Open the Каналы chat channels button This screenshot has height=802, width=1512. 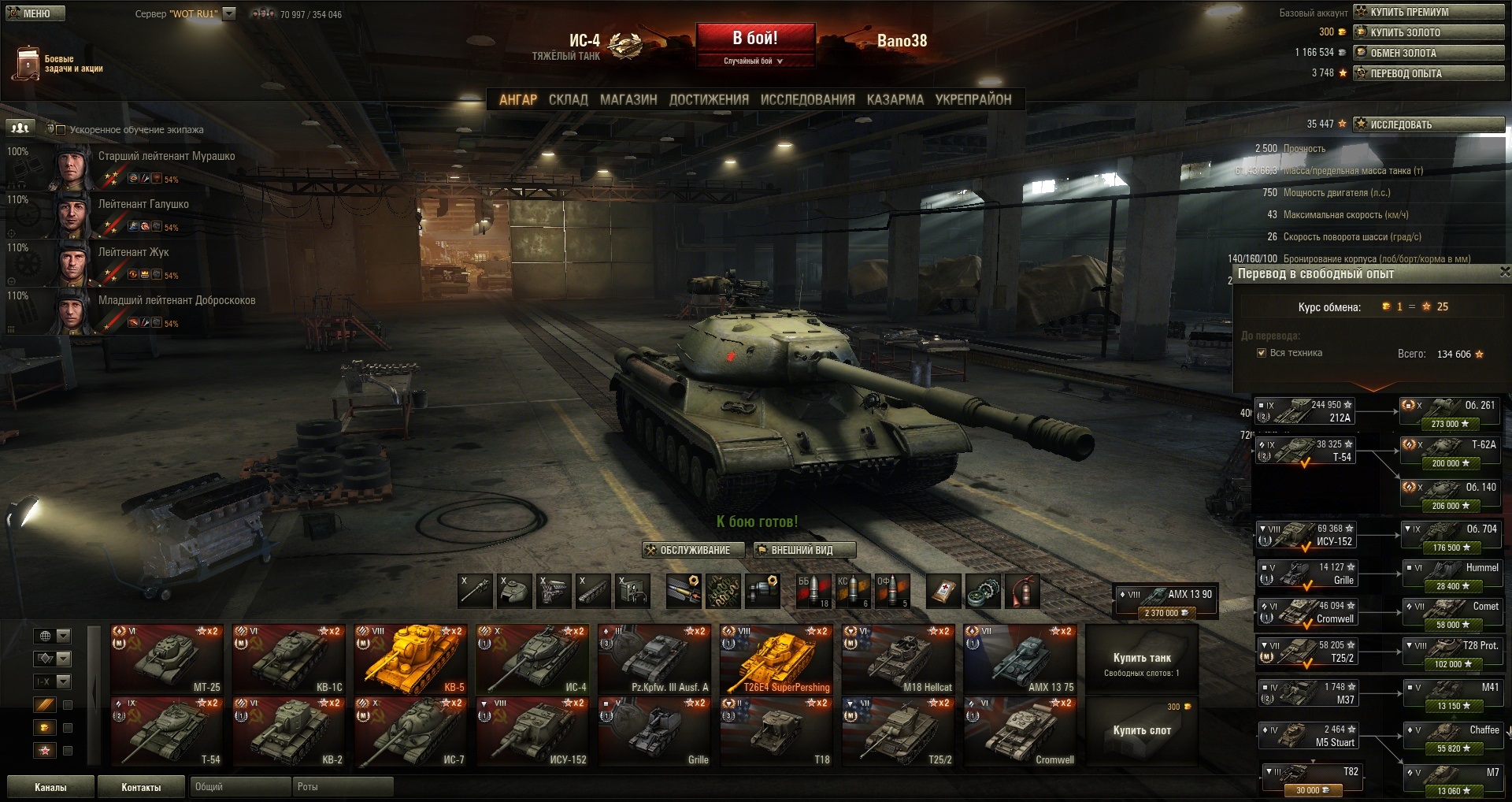pyautogui.click(x=50, y=787)
